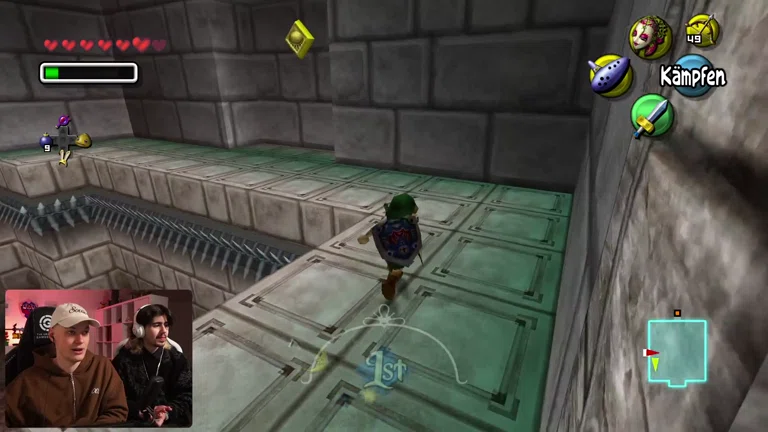This screenshot has width=768, height=432.
Task: Pick the yellow mask on the D-pad
Action: pos(84,140)
